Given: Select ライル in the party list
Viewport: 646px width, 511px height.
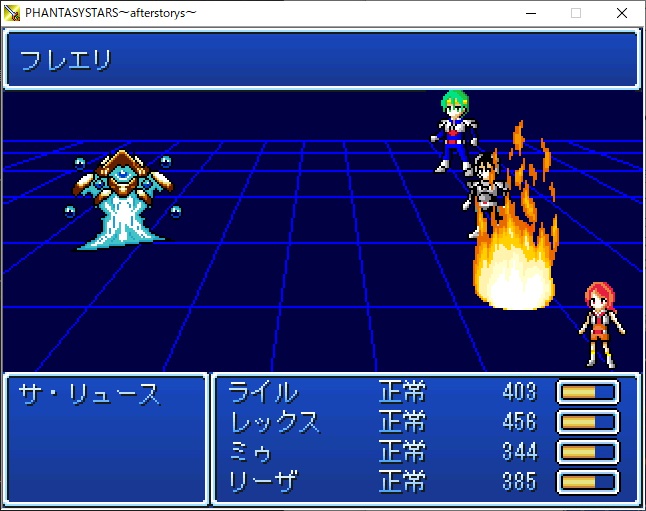Looking at the screenshot, I should (x=263, y=392).
